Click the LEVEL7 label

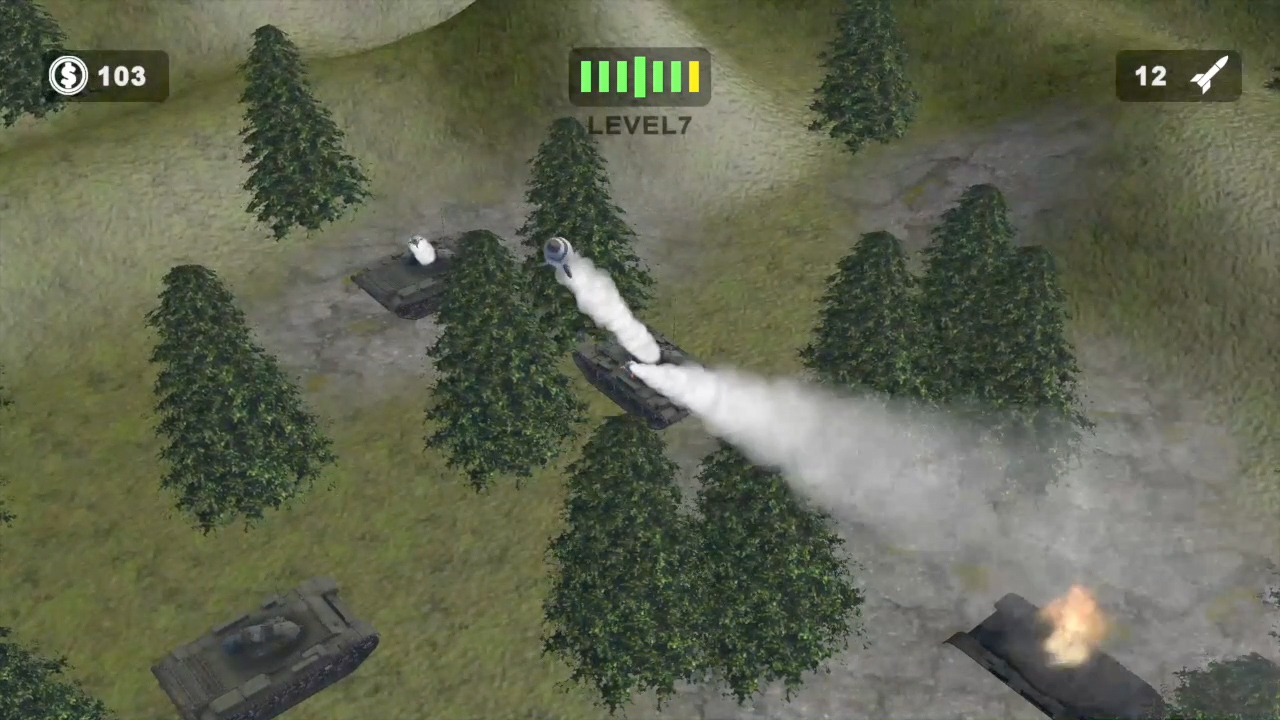pos(640,125)
